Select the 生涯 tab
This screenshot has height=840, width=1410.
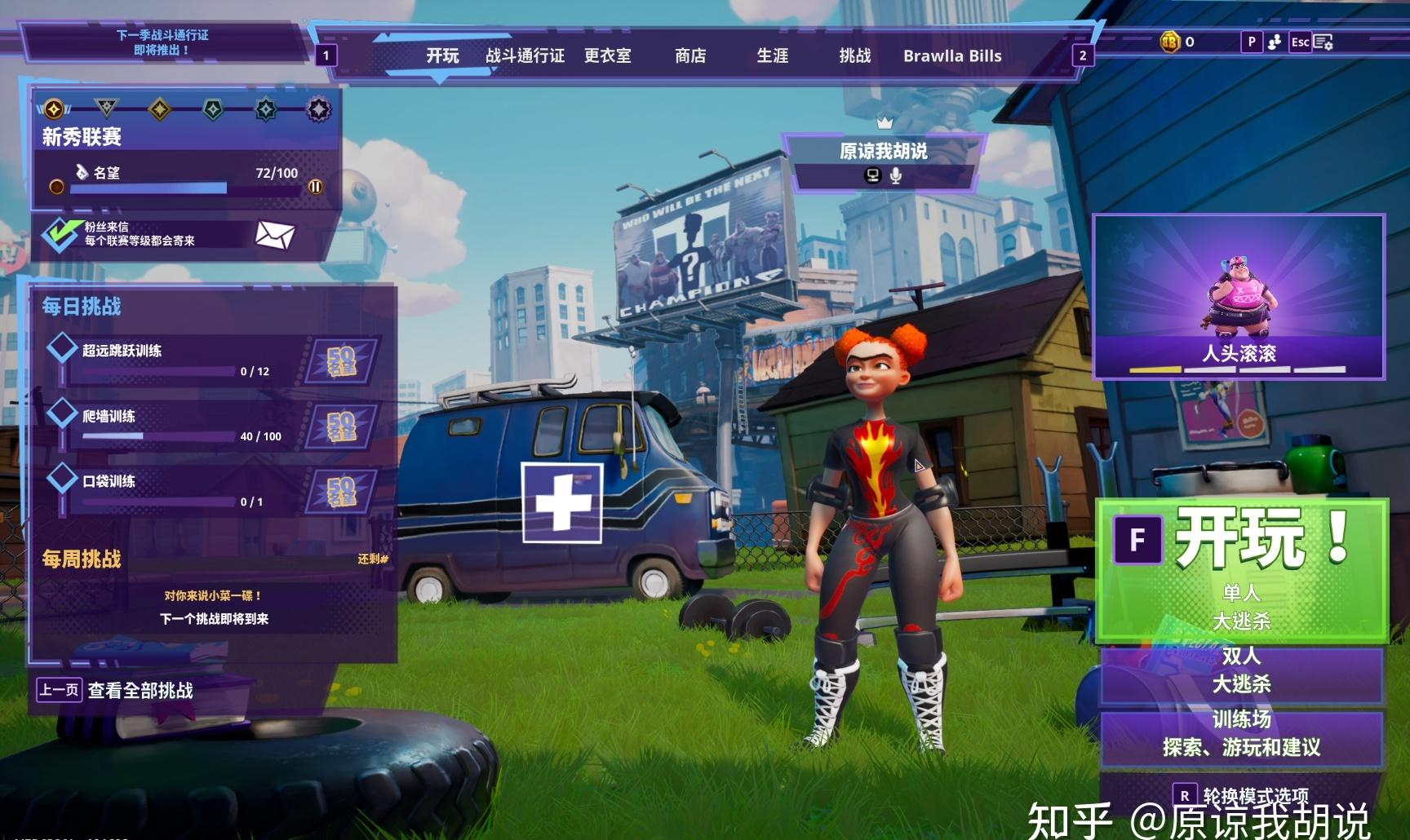pyautogui.click(x=772, y=55)
